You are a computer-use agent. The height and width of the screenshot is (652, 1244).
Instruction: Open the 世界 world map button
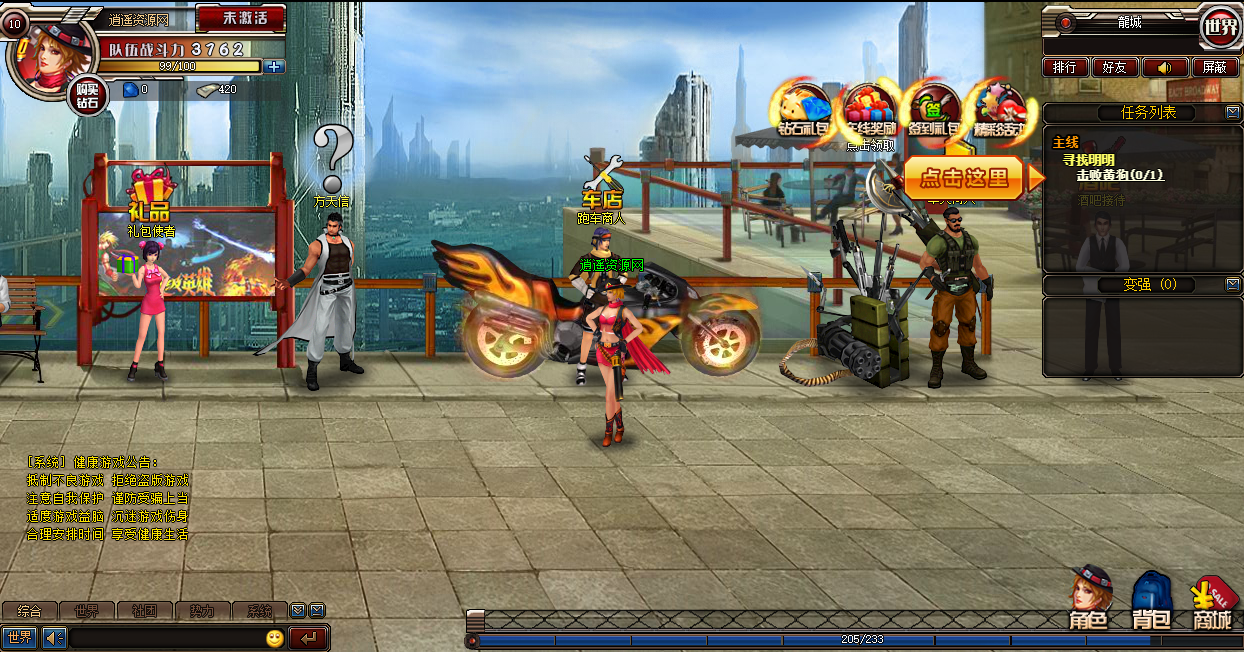(1220, 27)
